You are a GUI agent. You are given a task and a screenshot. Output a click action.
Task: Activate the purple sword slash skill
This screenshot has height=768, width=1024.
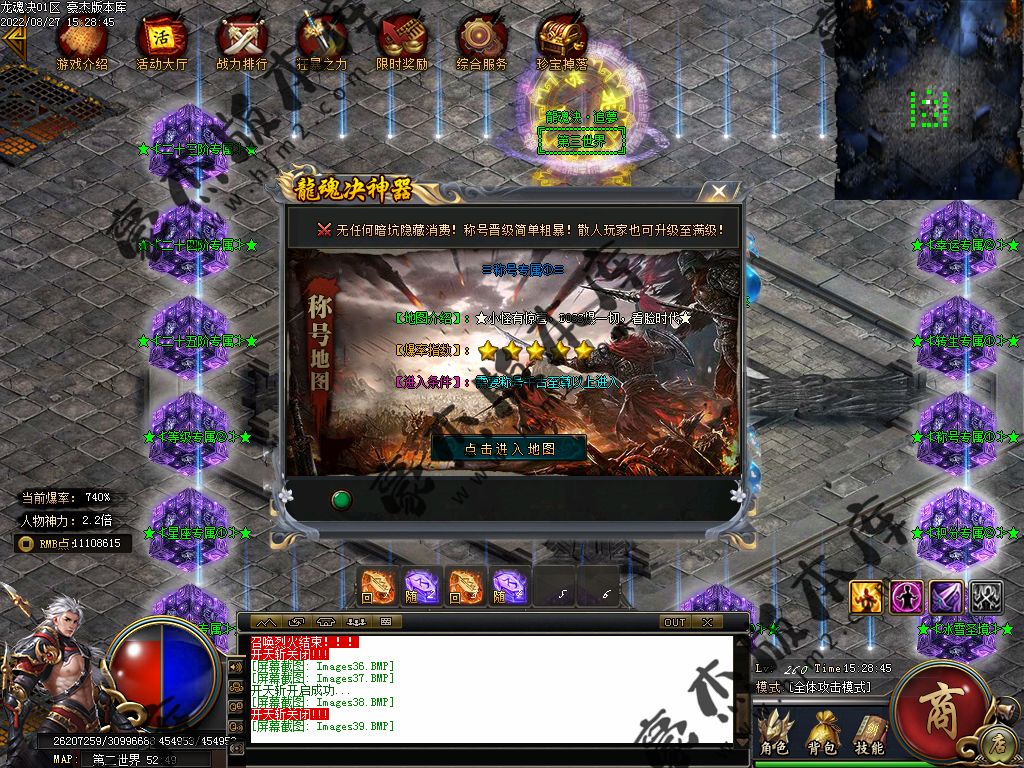tap(946, 597)
